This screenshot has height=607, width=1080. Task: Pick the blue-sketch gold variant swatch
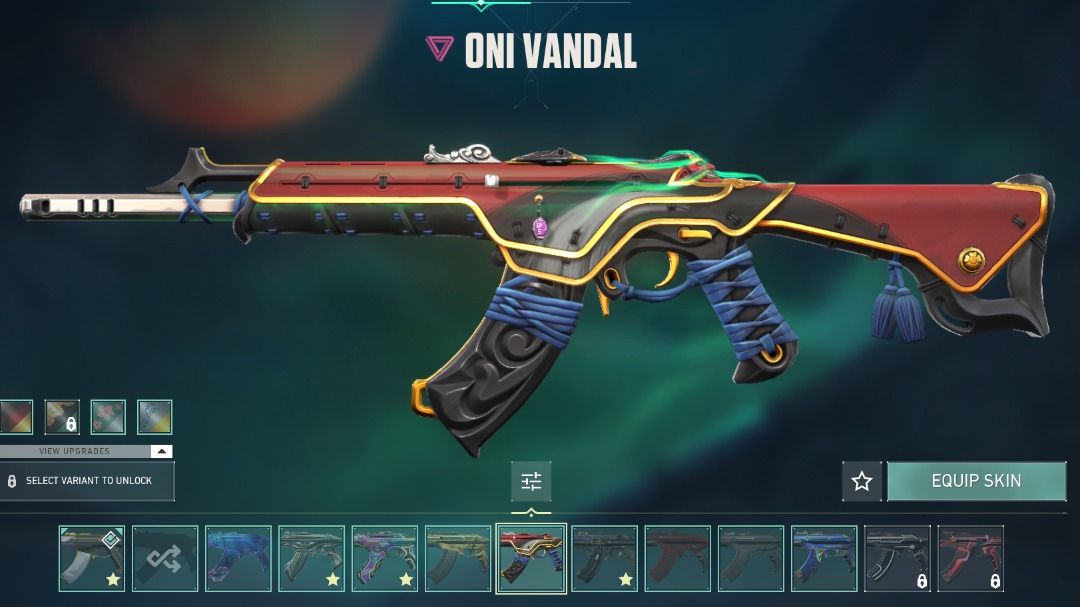(x=154, y=417)
